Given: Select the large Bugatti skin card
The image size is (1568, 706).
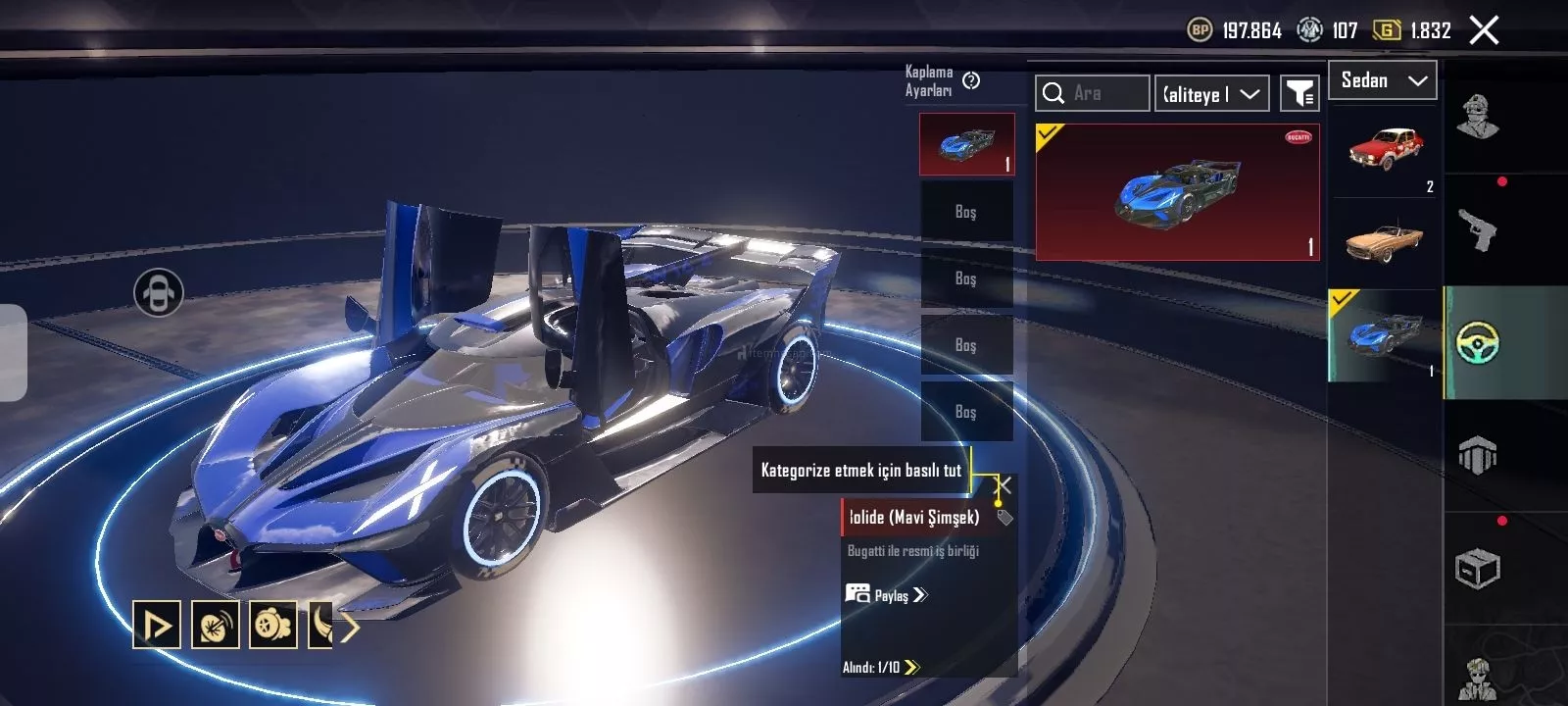Looking at the screenshot, I should click(x=1177, y=192).
